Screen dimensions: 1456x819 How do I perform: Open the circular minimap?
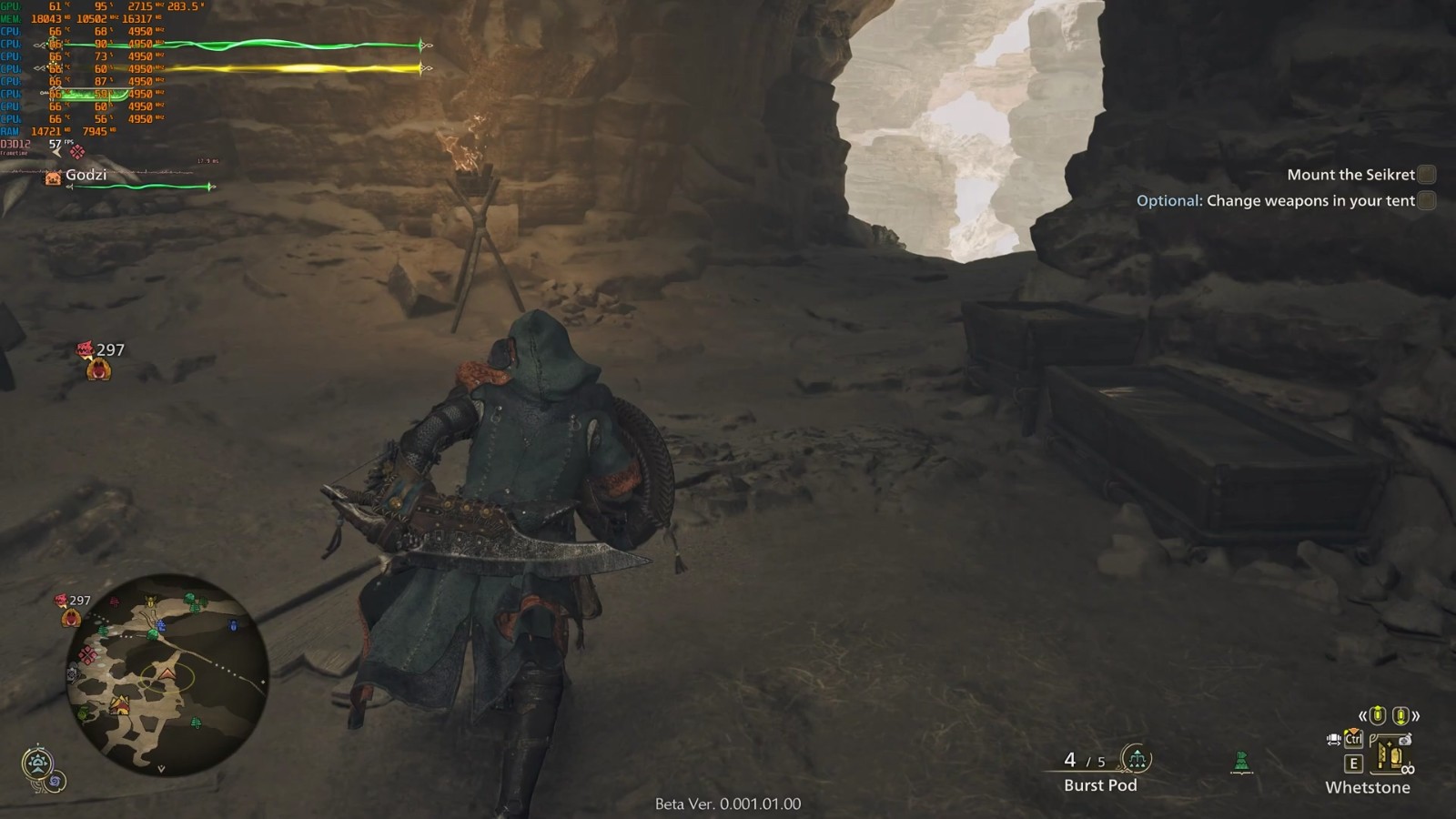pyautogui.click(x=167, y=674)
